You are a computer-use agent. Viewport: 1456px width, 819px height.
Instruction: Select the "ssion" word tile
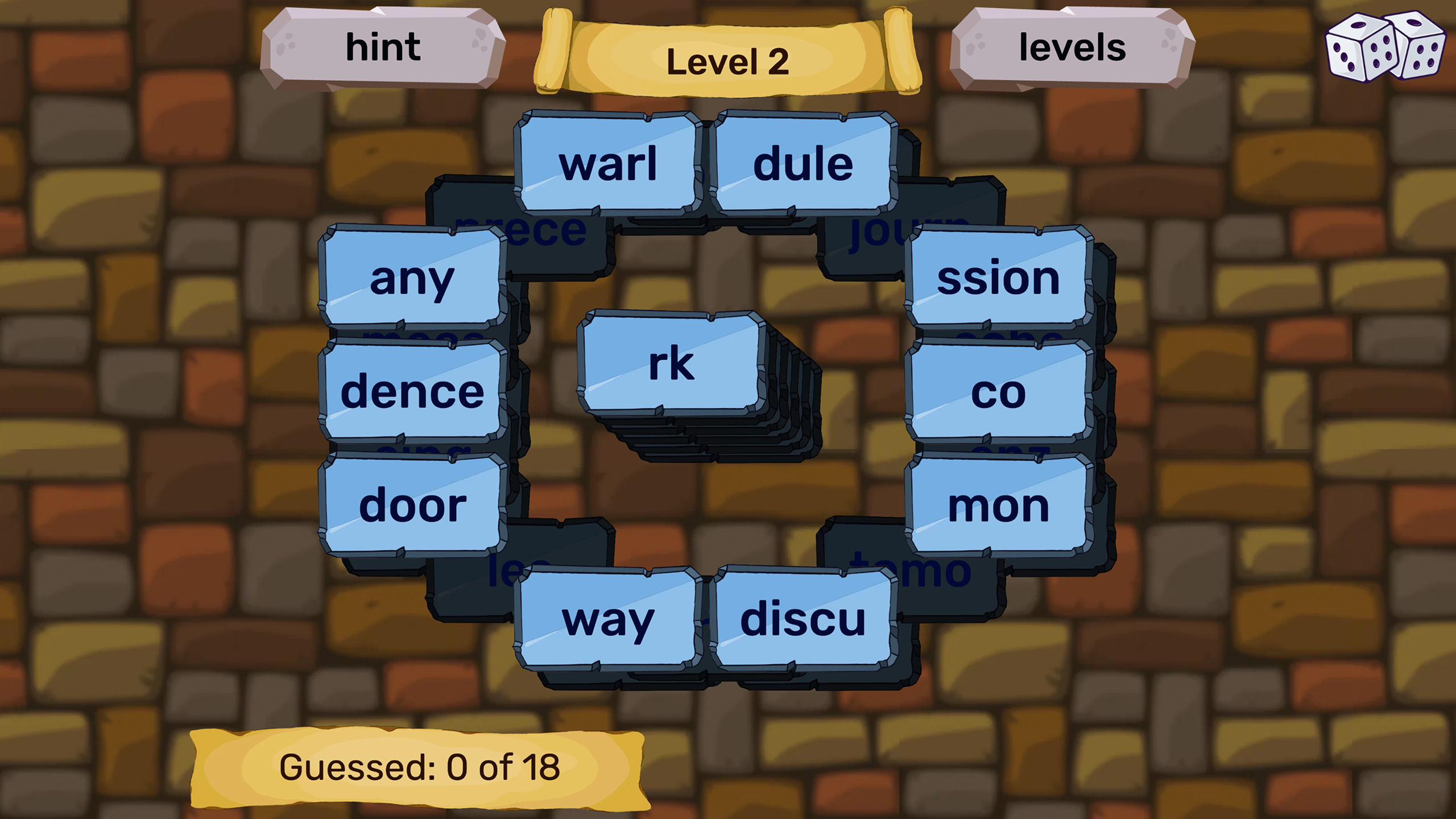click(x=998, y=279)
